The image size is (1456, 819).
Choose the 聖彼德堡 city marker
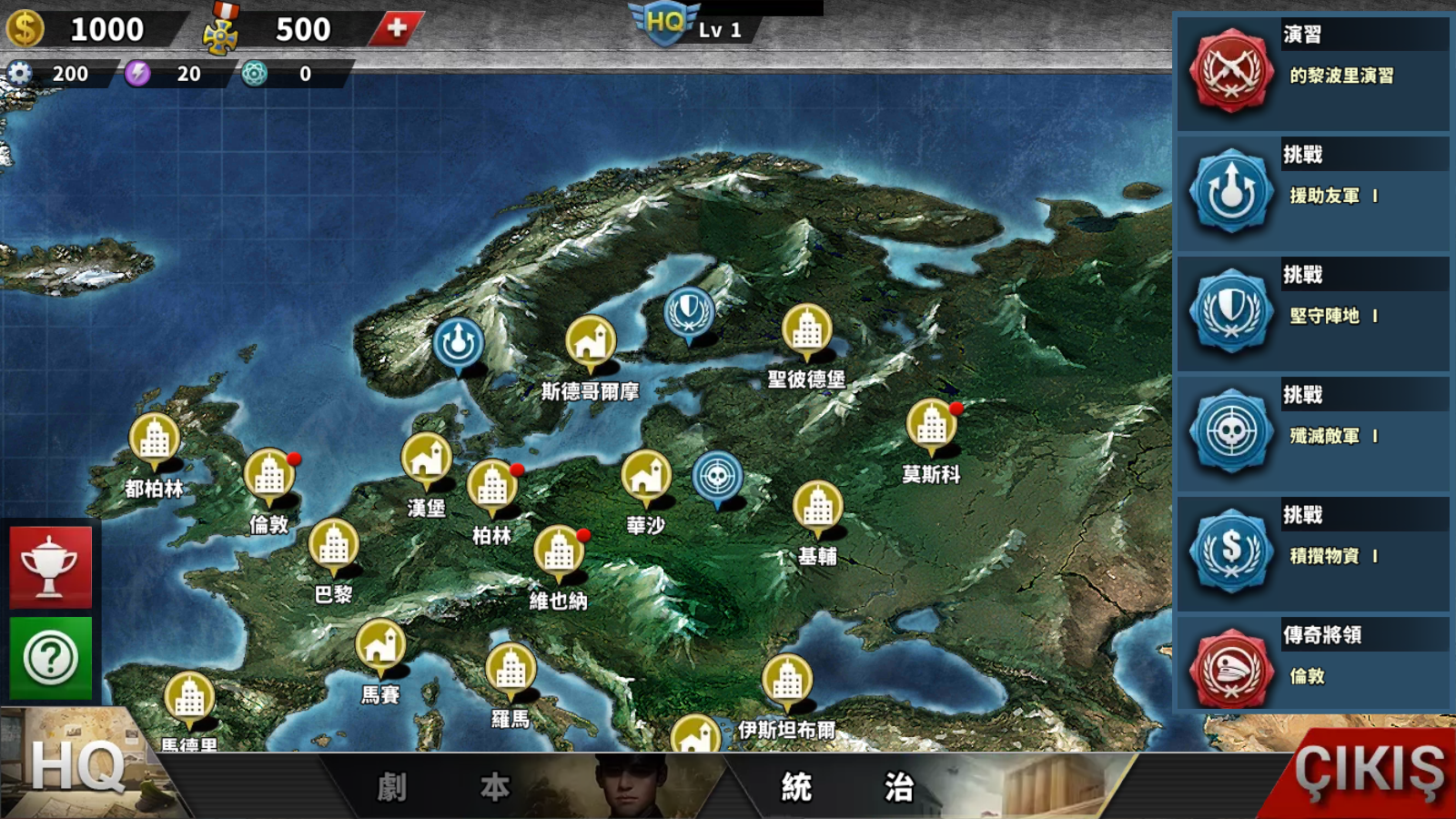(x=806, y=330)
